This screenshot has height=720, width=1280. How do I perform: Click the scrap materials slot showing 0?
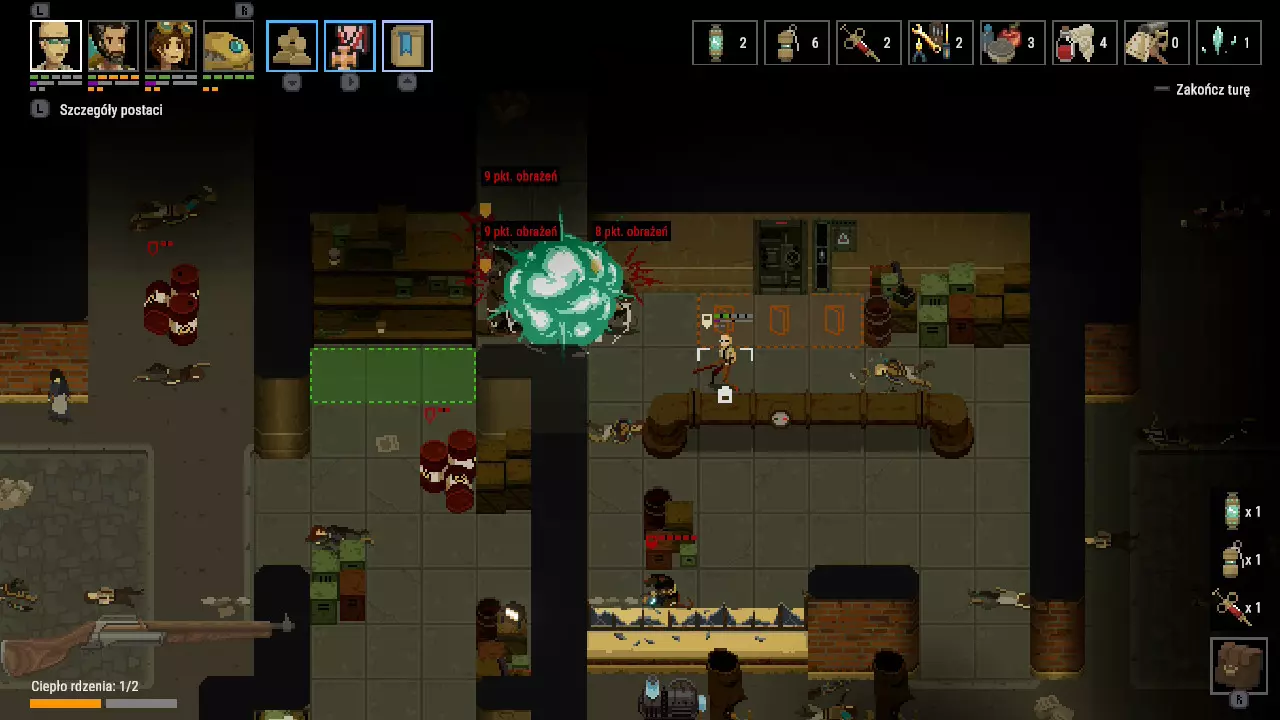click(1157, 43)
